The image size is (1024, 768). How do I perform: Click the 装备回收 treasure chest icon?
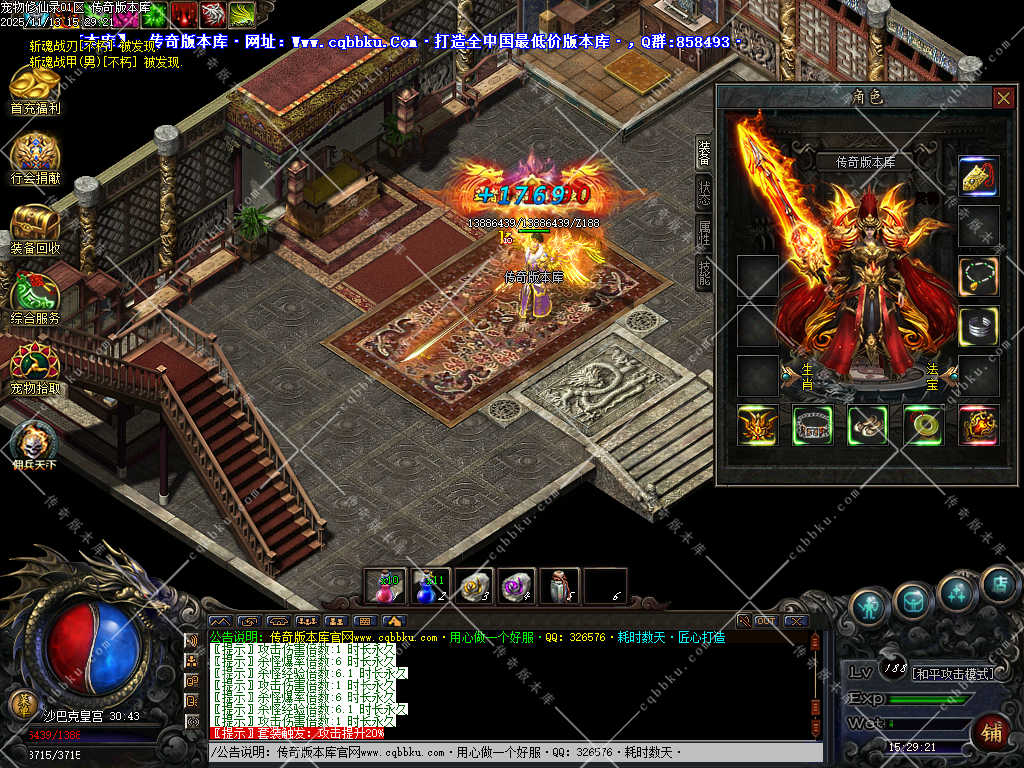click(35, 226)
